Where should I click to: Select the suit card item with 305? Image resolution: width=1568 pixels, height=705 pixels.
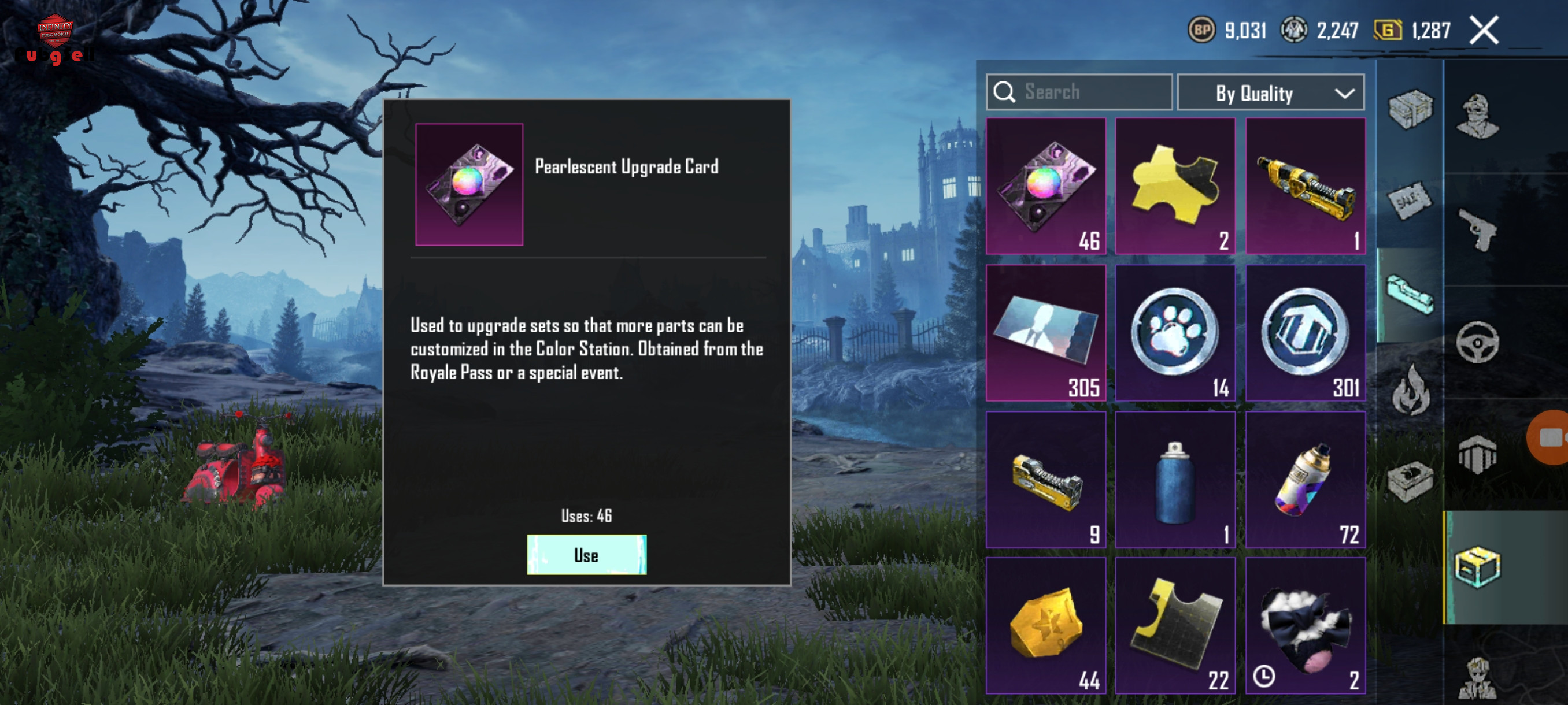1045,333
